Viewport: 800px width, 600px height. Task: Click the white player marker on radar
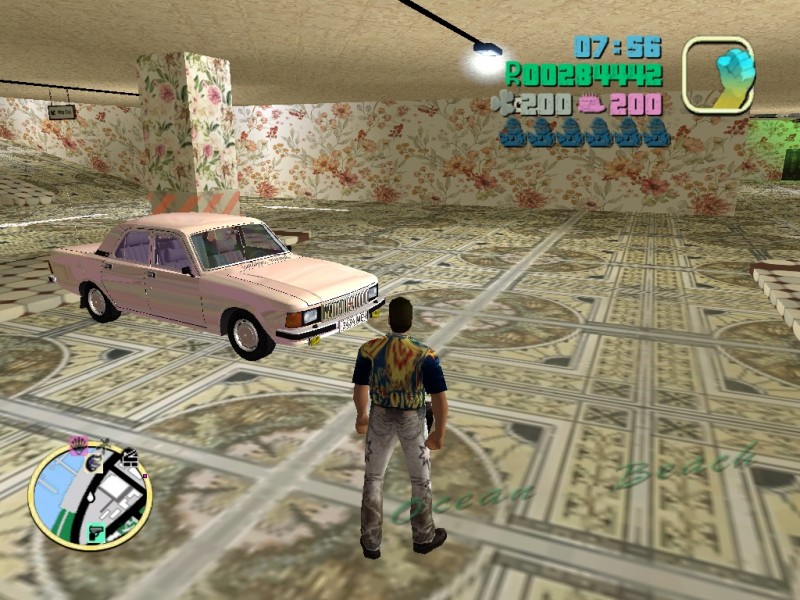(90, 497)
